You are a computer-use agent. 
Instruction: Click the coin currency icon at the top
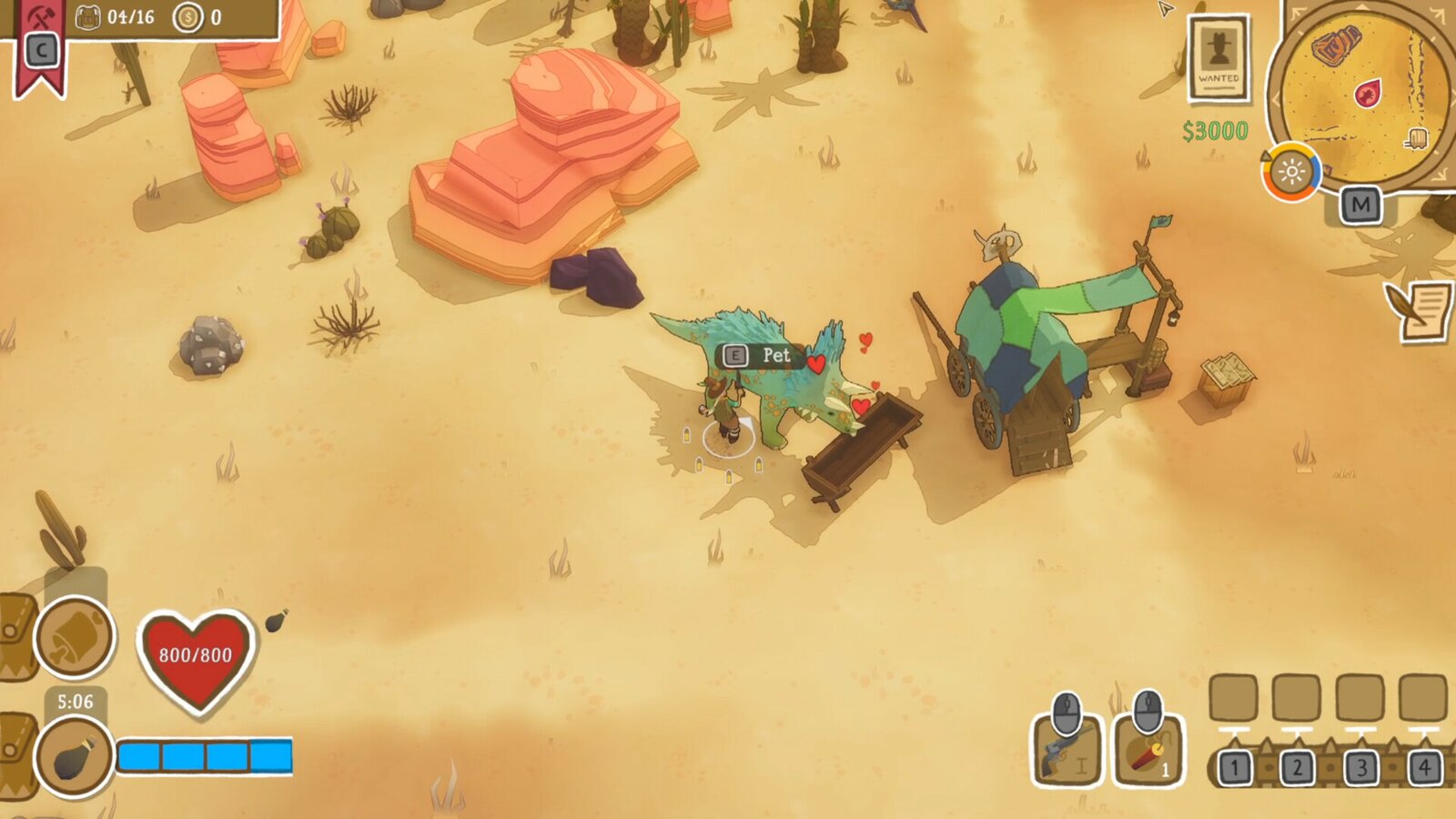click(x=190, y=15)
